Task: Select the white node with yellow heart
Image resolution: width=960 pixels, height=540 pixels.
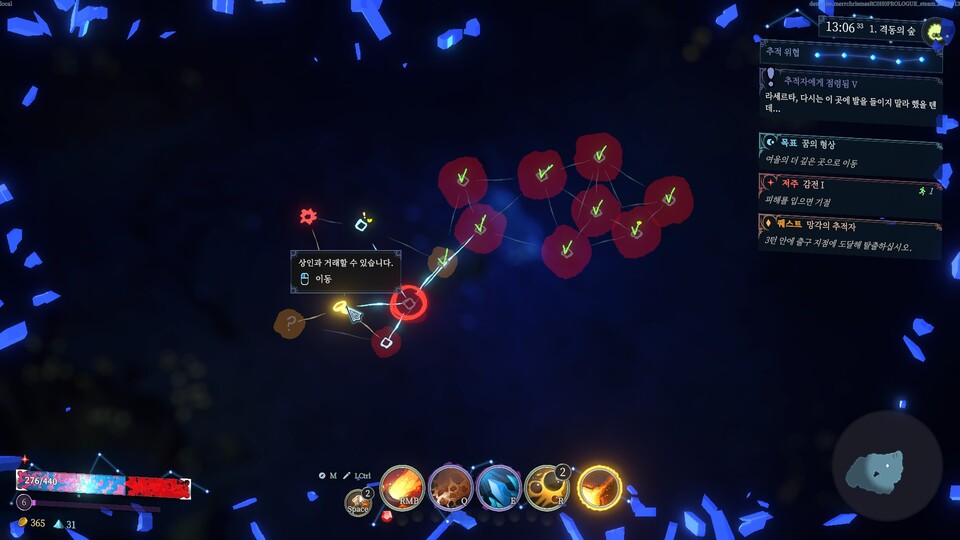Action: 362,224
